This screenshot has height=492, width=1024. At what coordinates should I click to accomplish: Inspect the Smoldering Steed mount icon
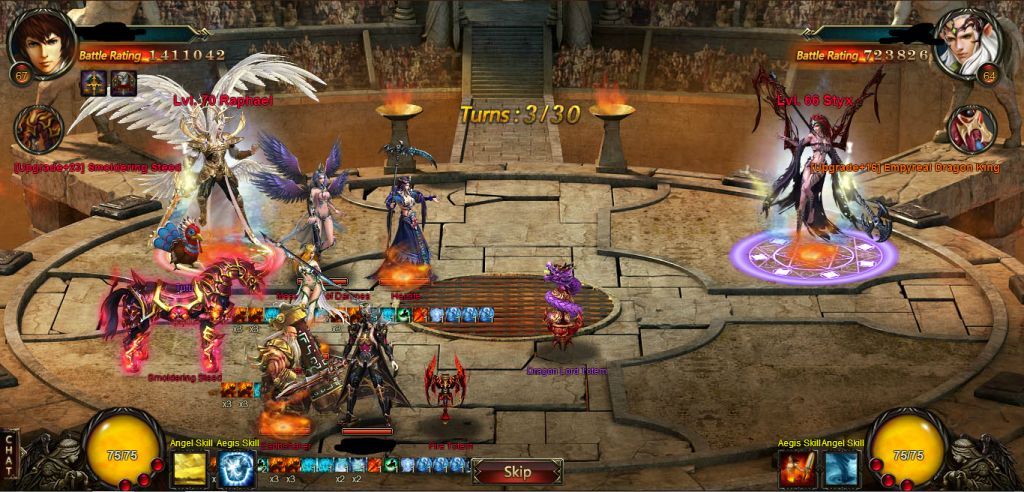pyautogui.click(x=40, y=129)
